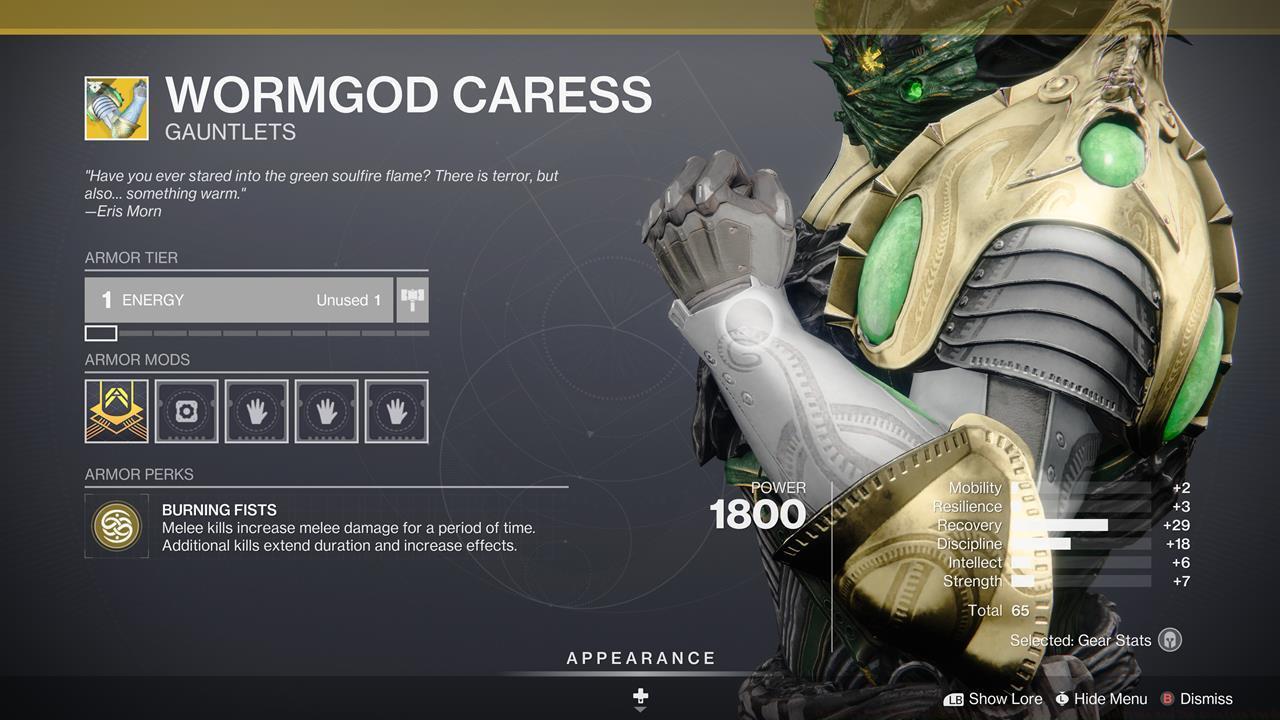The width and height of the screenshot is (1280, 720).
Task: Click the hammer icon beside the energy bar
Action: [x=411, y=299]
